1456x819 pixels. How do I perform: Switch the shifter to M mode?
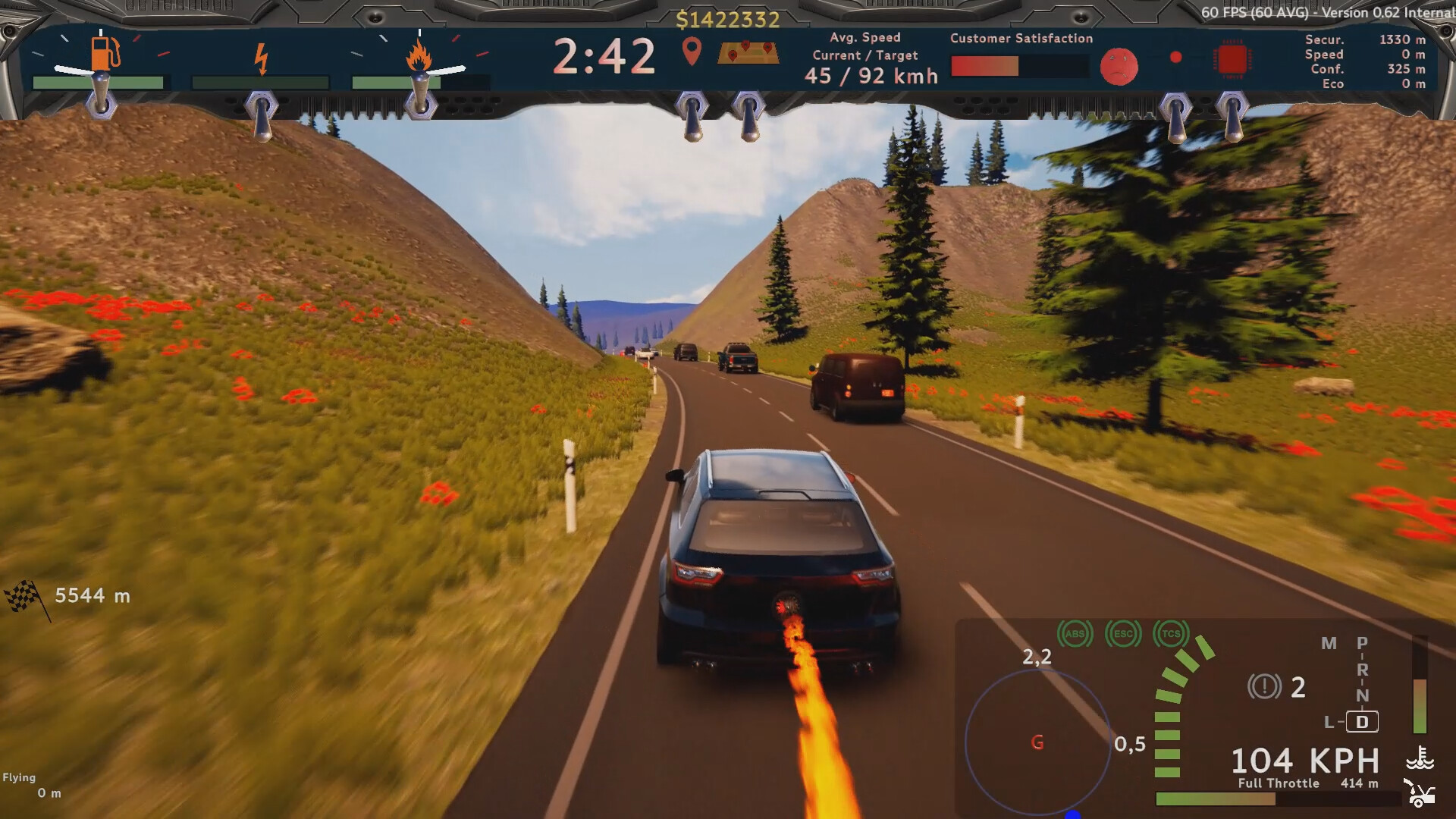coord(1329,644)
